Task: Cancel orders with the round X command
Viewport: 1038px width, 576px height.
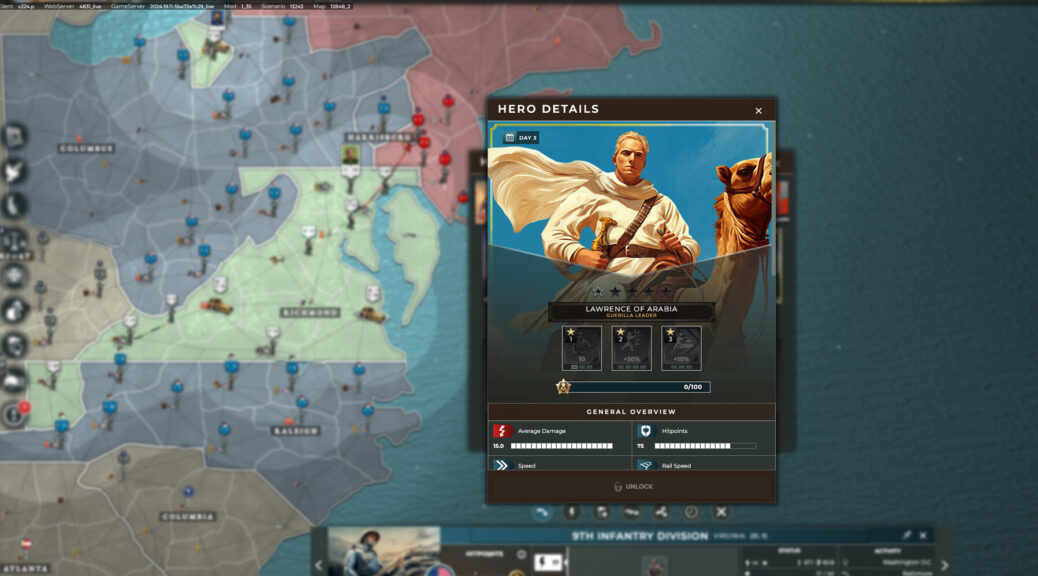Action: coord(720,512)
